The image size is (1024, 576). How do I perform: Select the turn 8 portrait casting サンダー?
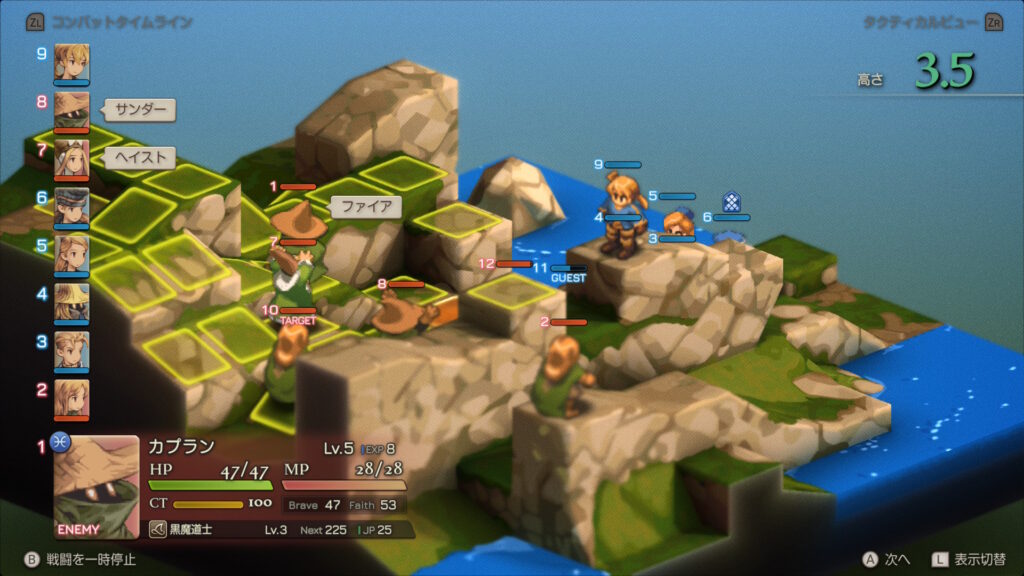click(71, 110)
